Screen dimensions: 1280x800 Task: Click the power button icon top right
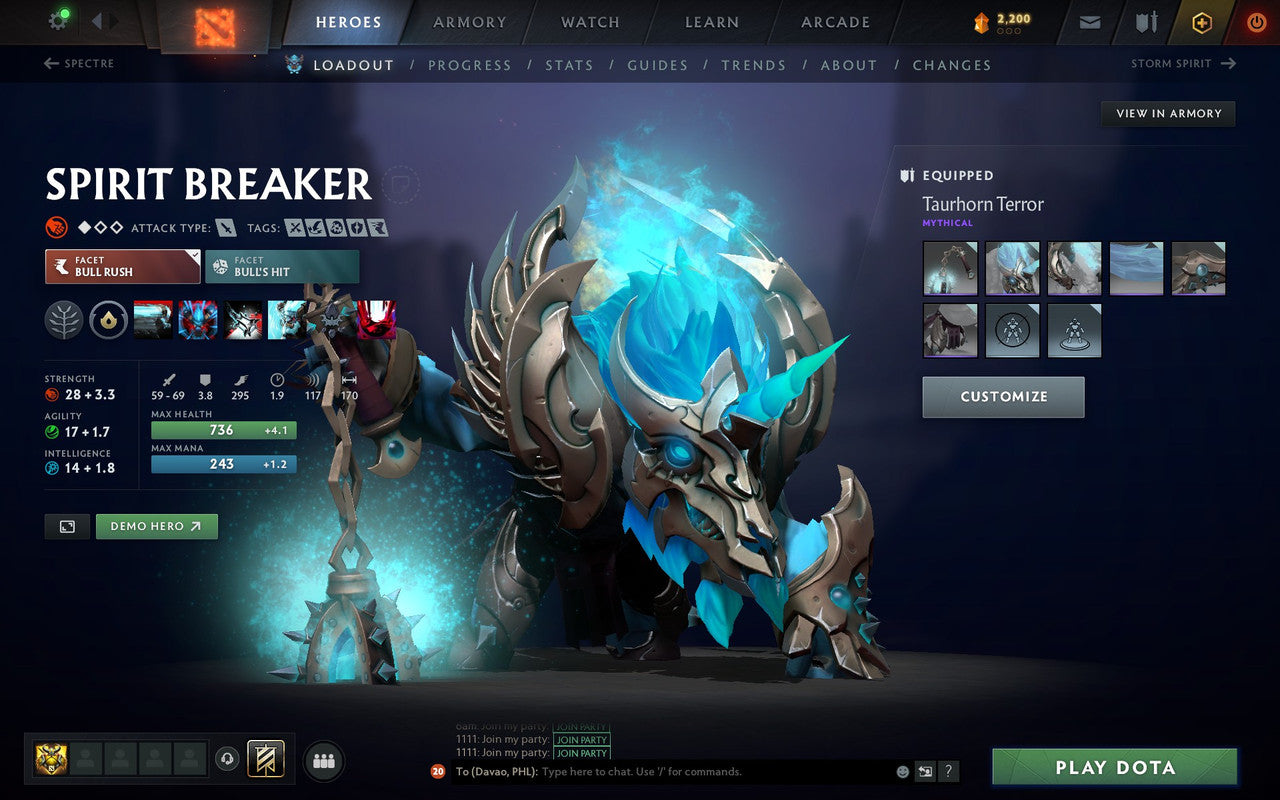tap(1256, 21)
